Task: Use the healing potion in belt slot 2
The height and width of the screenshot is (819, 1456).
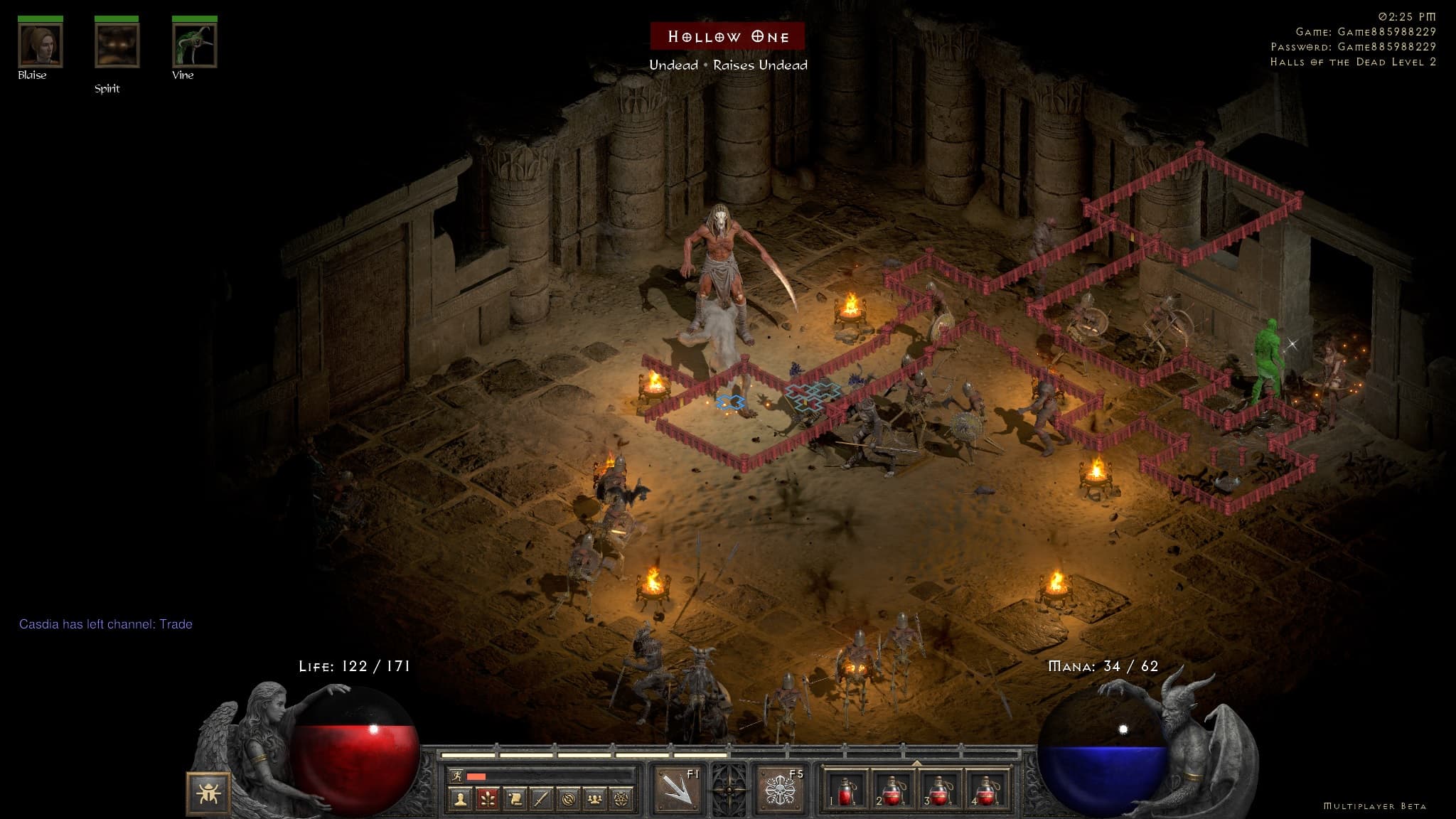Action: coord(892,790)
